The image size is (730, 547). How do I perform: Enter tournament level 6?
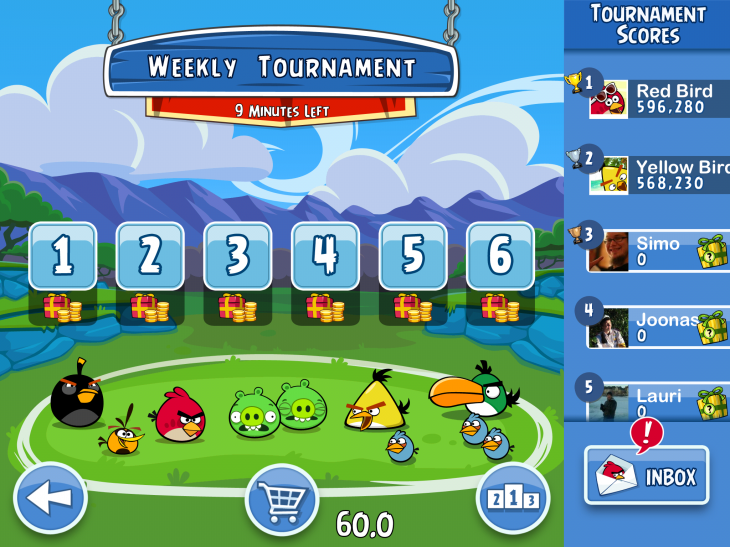[x=500, y=256]
